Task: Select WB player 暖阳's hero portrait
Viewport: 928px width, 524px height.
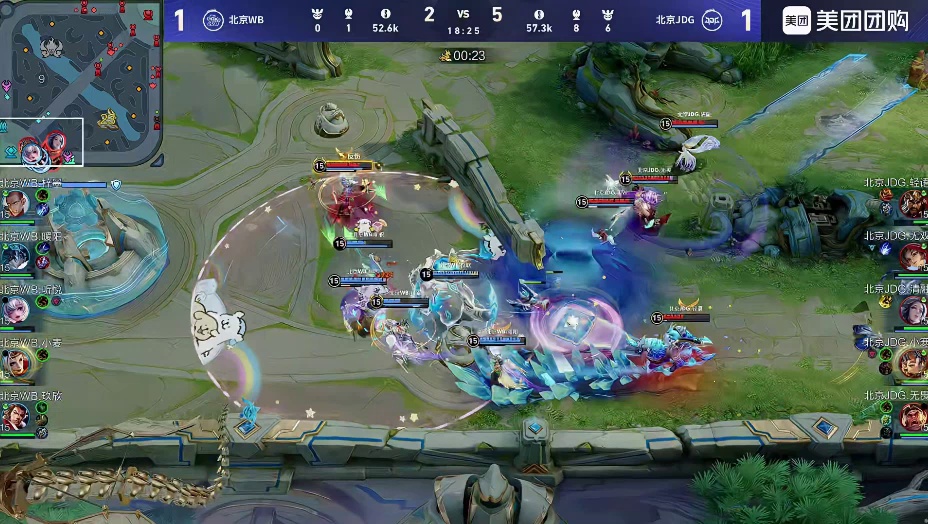Action: [16, 257]
